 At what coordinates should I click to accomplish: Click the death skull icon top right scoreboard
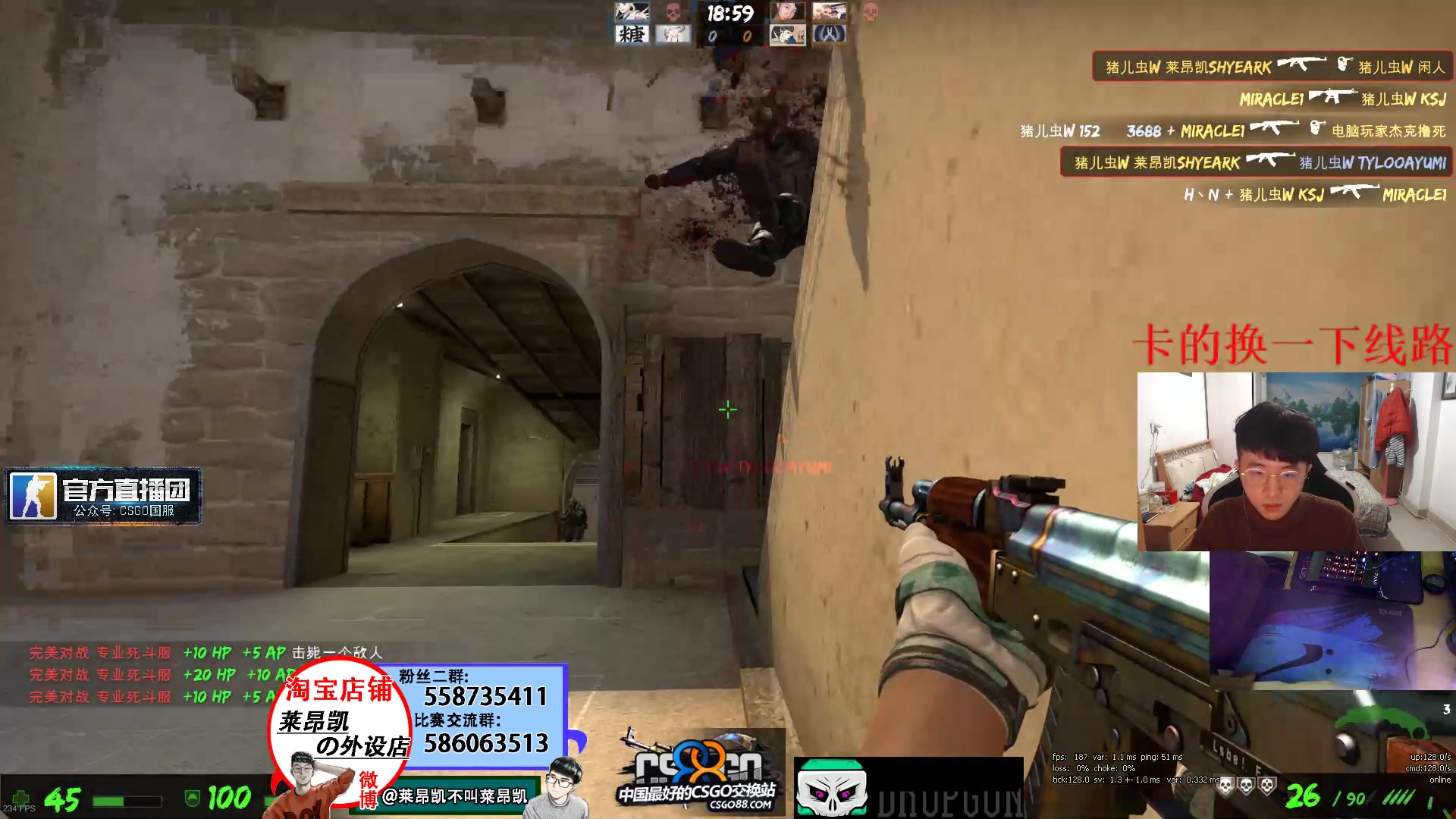coord(869,14)
